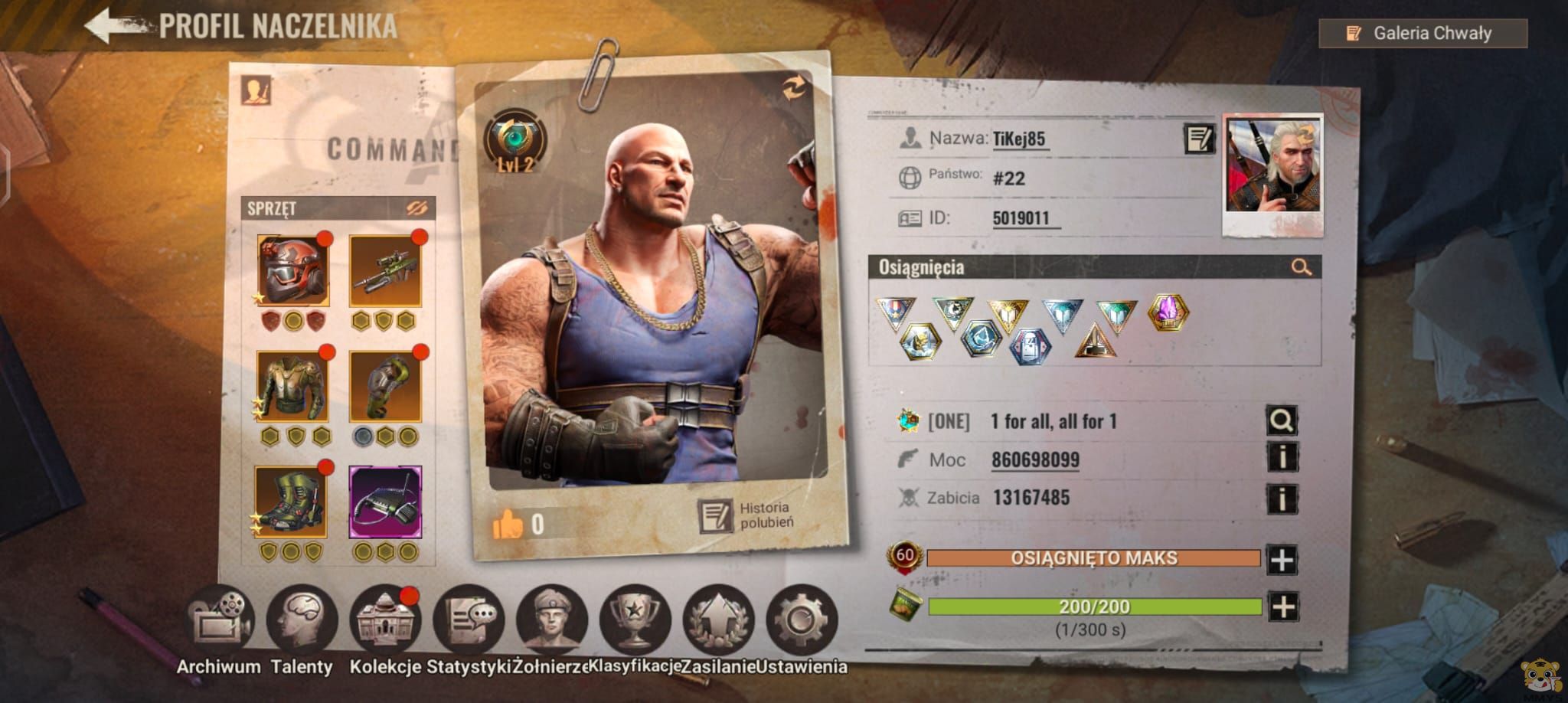Select the sniper rifle equipment slot
The height and width of the screenshot is (703, 1568).
[x=385, y=271]
